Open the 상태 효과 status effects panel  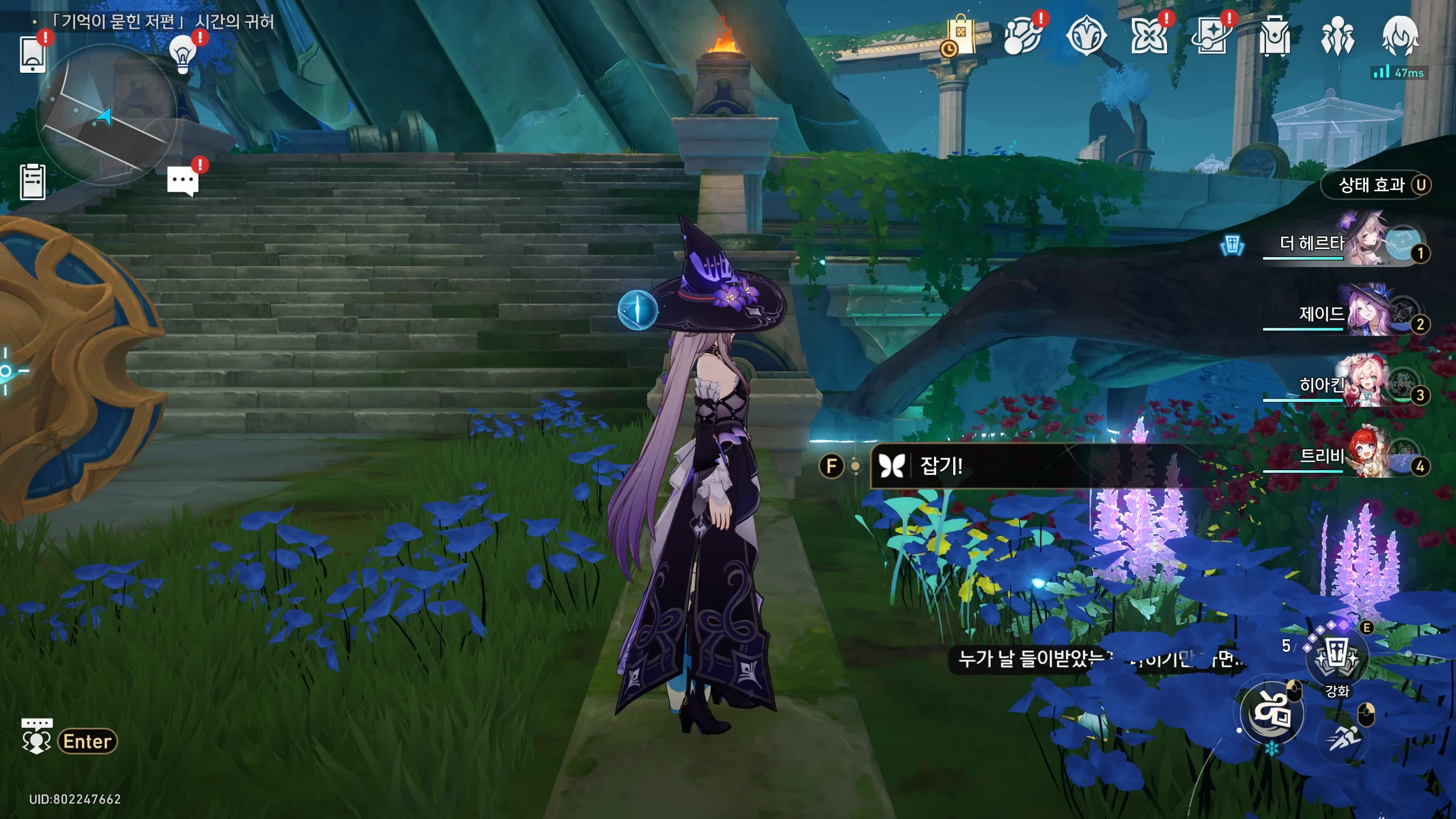point(1376,185)
